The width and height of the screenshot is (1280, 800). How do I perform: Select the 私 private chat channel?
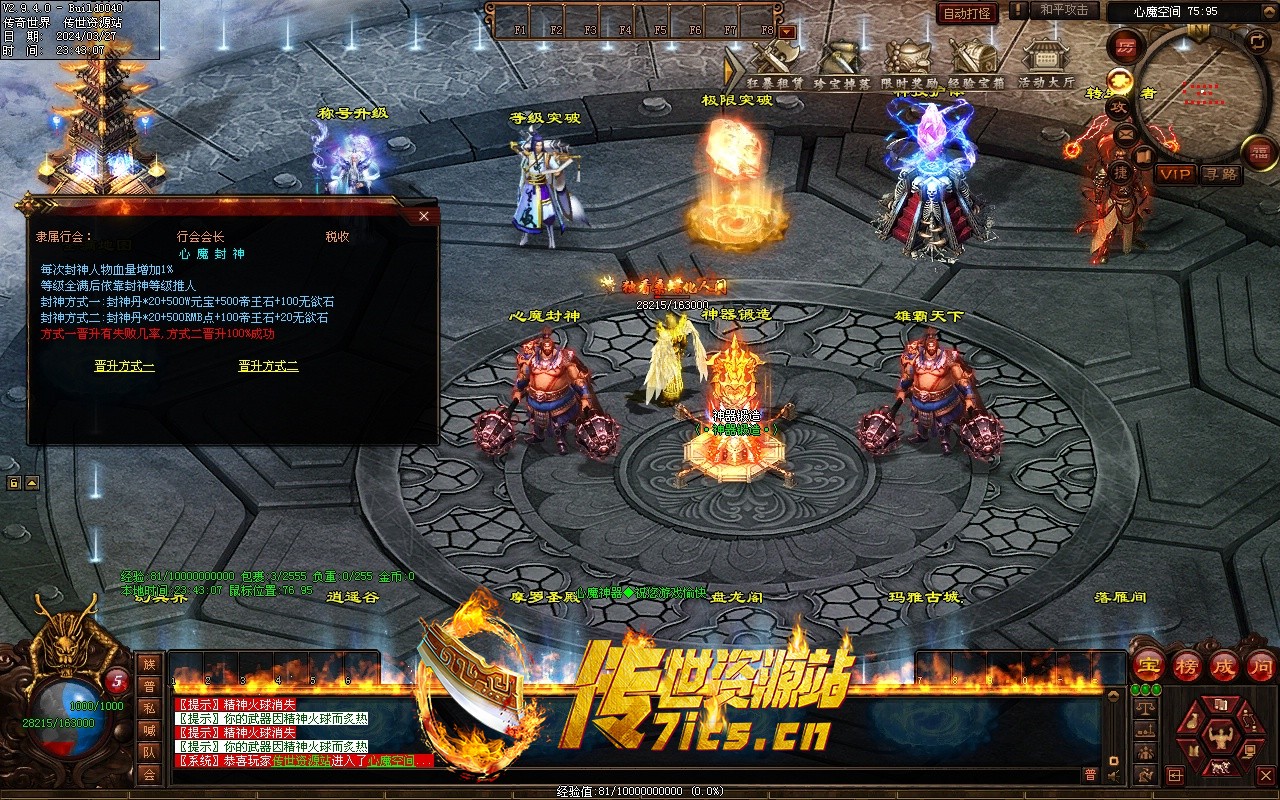149,708
